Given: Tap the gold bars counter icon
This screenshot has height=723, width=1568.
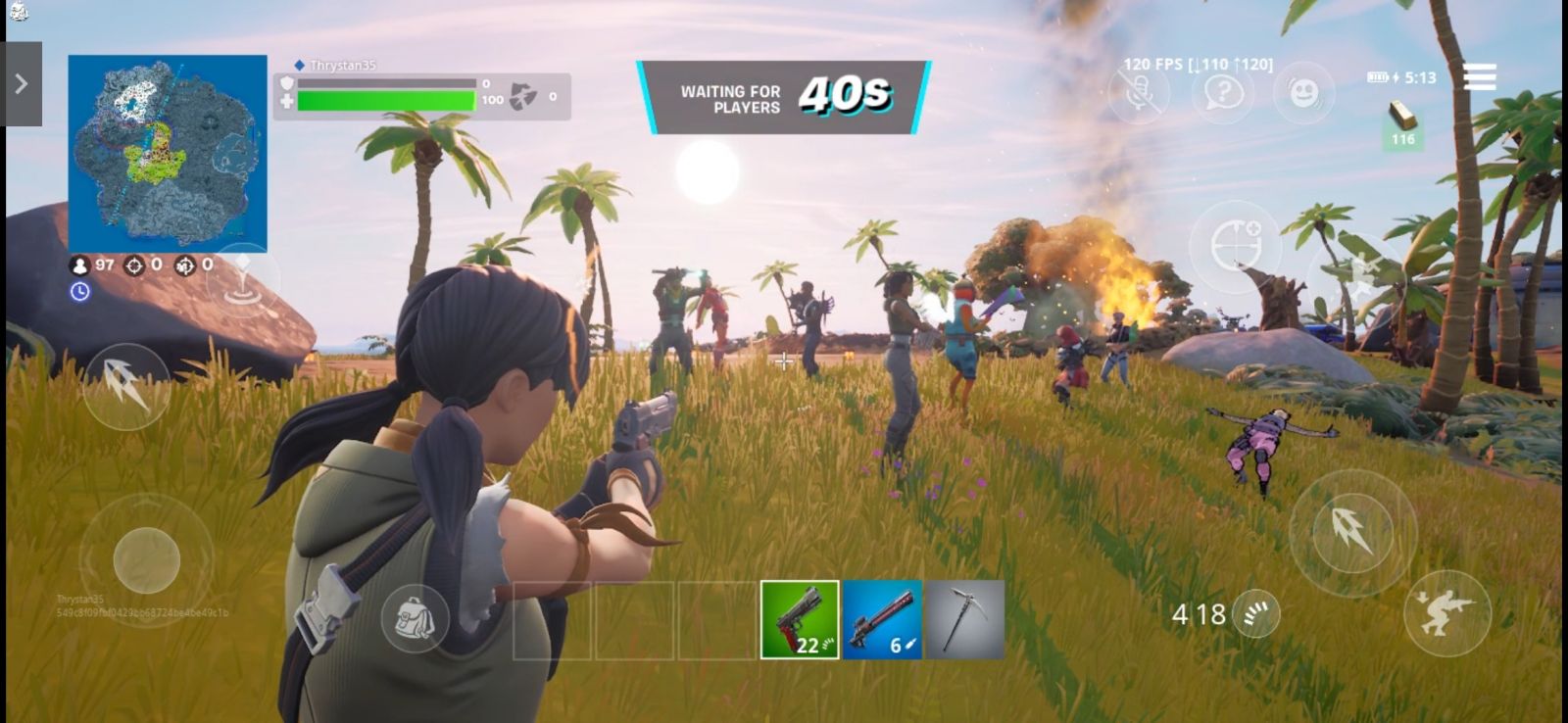Looking at the screenshot, I should coord(1403,126).
